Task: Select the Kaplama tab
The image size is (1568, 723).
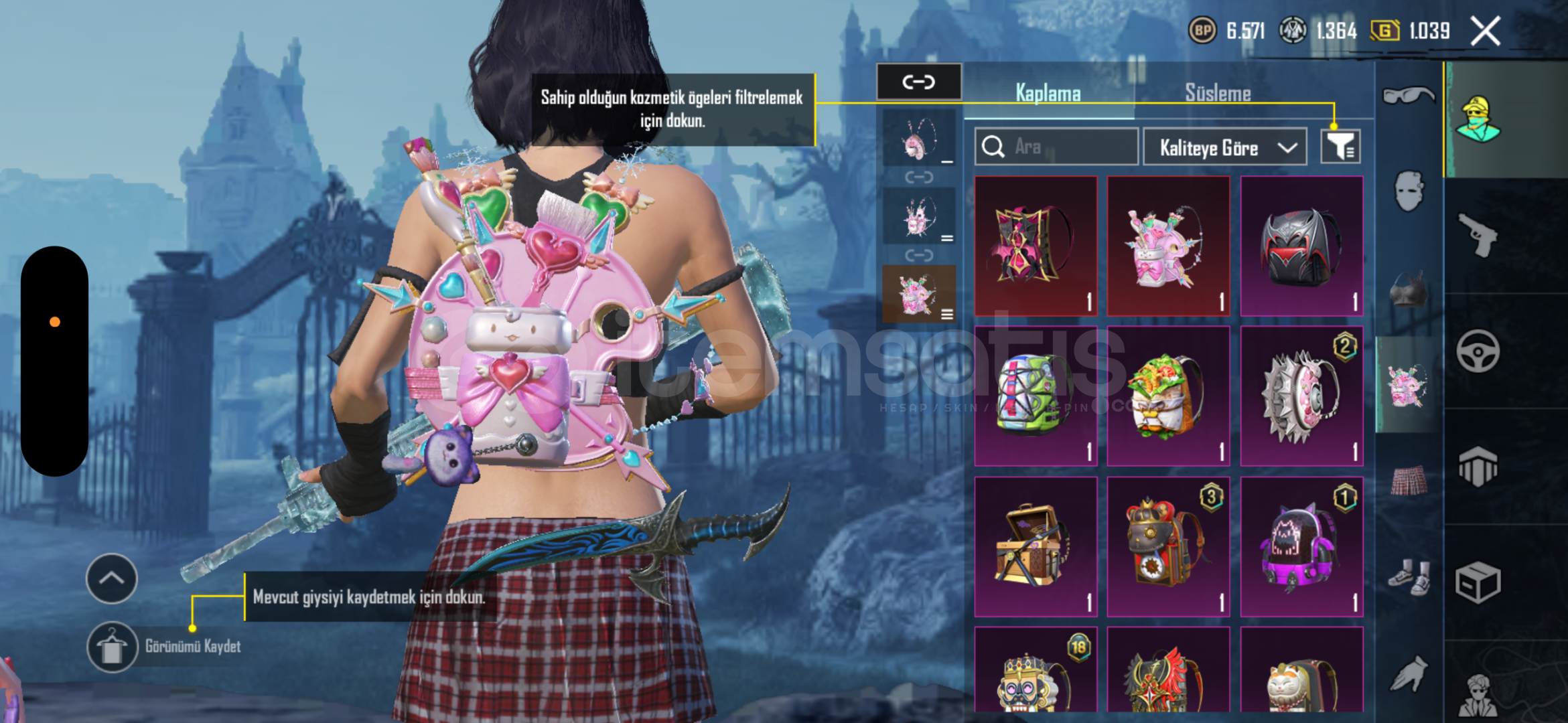Action: pyautogui.click(x=1048, y=93)
